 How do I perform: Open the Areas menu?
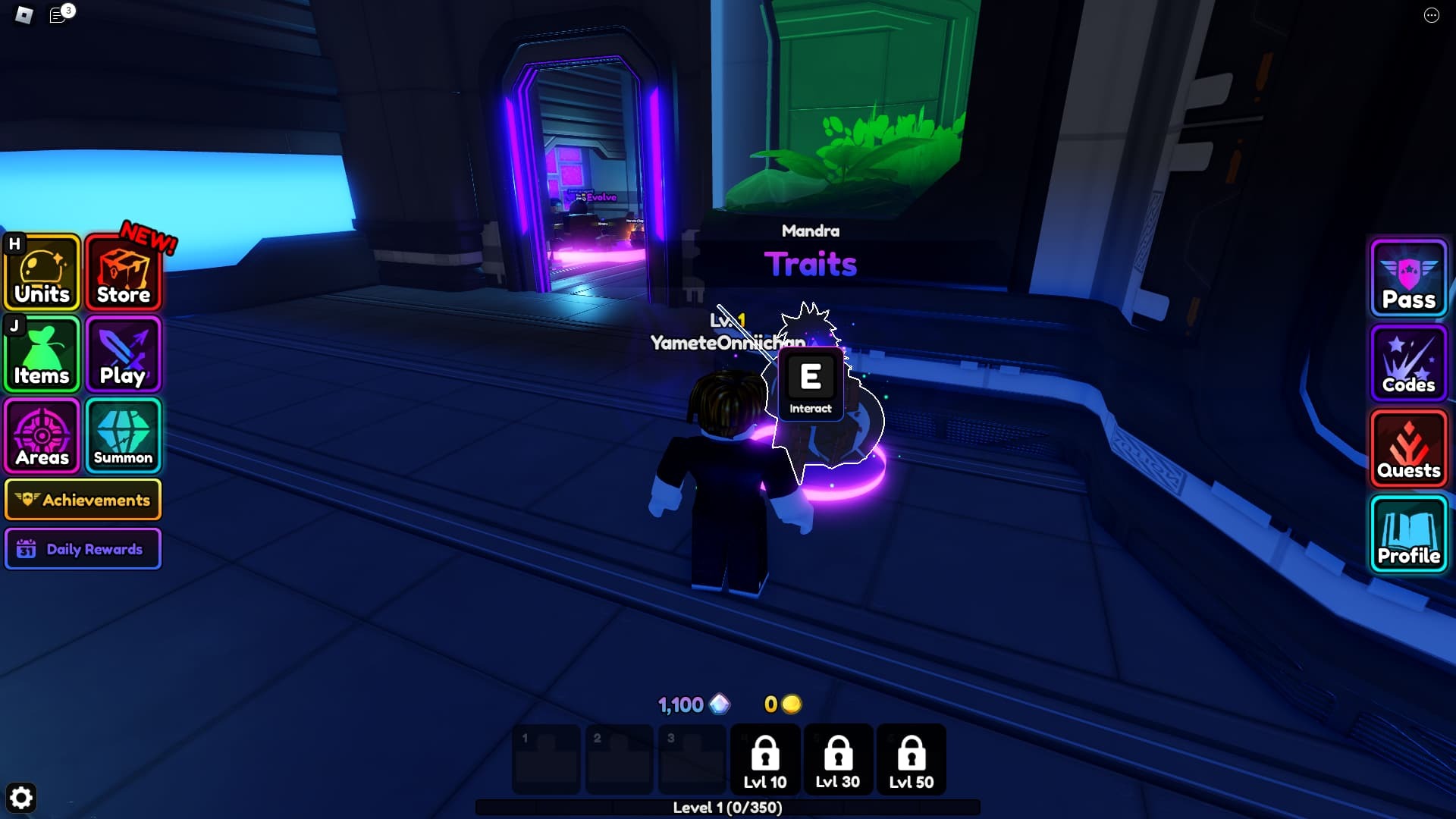pos(42,436)
